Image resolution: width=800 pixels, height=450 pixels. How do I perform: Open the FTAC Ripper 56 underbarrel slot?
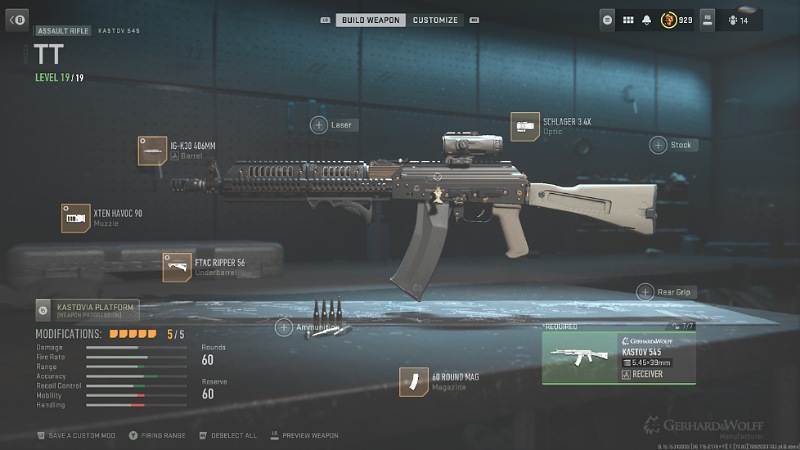[177, 267]
